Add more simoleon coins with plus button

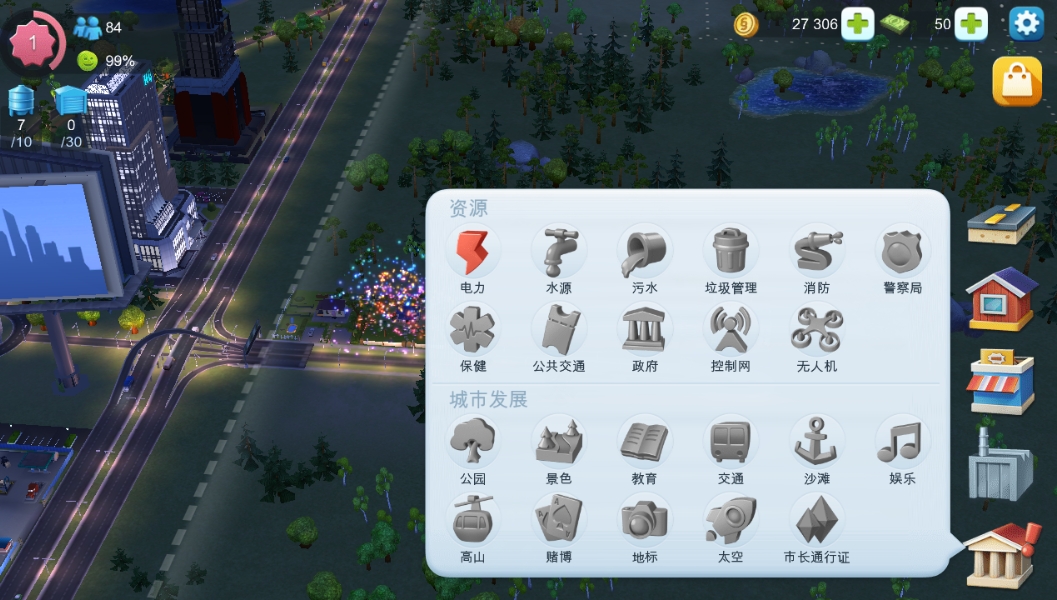click(857, 24)
